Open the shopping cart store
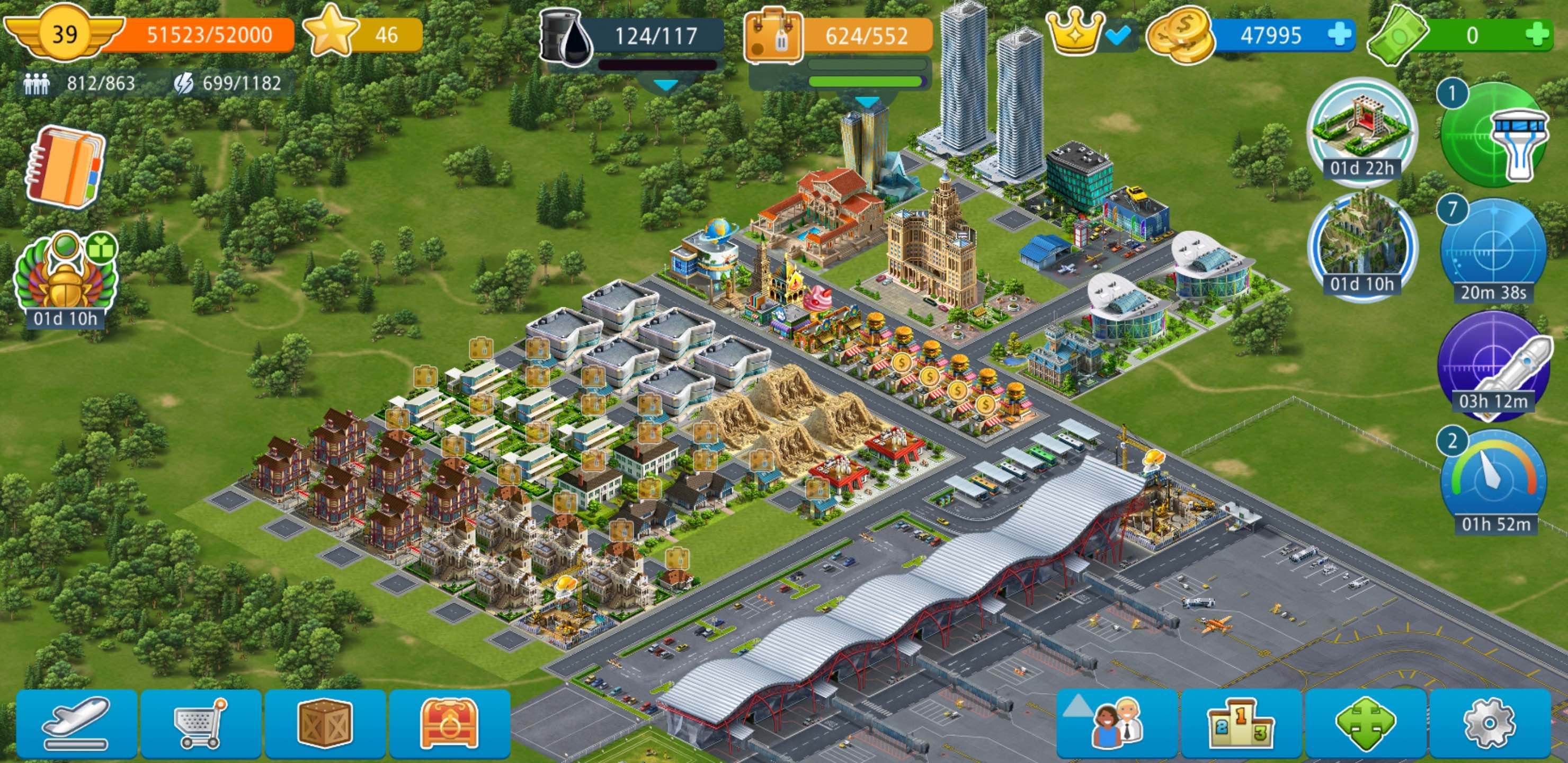 201,723
